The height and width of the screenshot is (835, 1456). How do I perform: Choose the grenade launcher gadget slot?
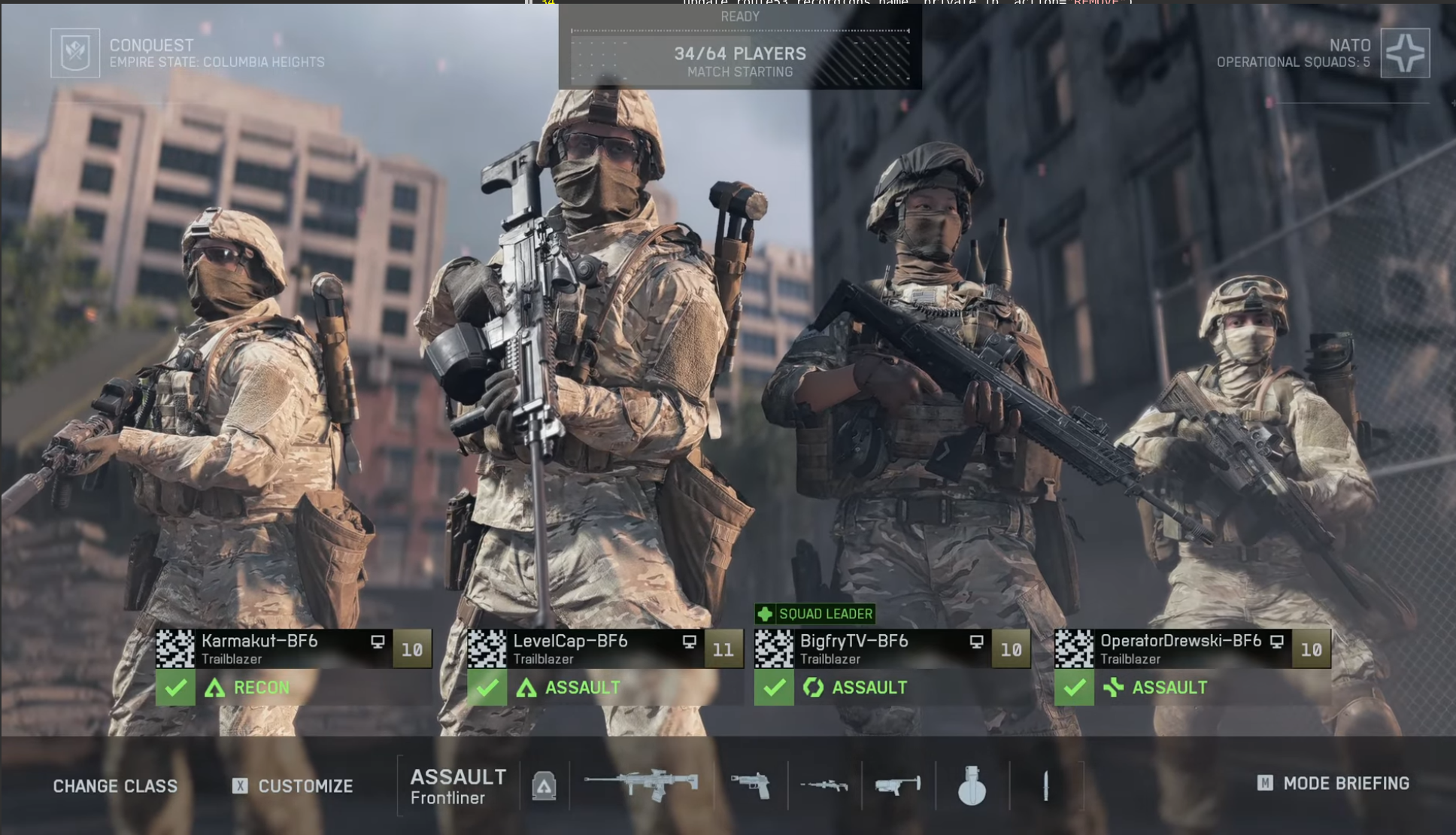pyautogui.click(x=898, y=785)
